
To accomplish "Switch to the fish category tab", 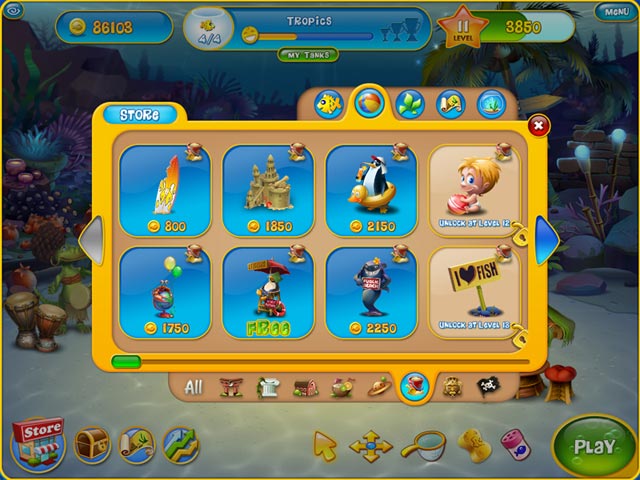I will click(x=330, y=103).
